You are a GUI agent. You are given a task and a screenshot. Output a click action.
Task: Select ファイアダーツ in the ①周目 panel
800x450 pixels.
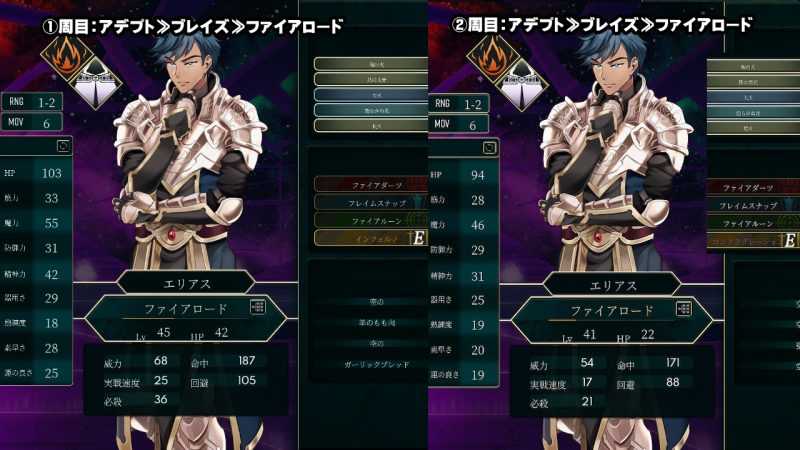pyautogui.click(x=361, y=185)
